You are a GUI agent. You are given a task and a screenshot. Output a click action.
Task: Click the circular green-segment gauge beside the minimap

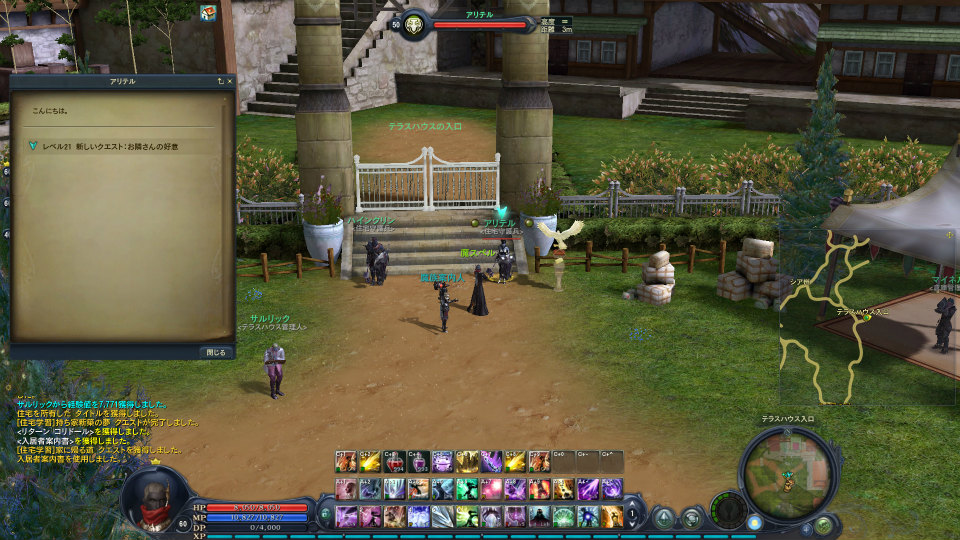[x=728, y=508]
